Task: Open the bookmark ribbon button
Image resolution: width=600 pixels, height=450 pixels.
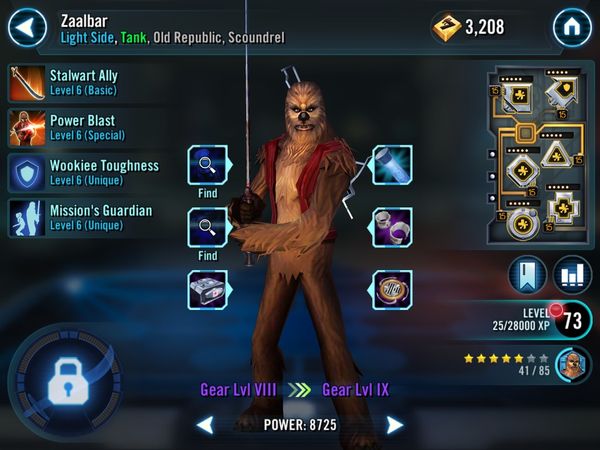Action: 527,274
